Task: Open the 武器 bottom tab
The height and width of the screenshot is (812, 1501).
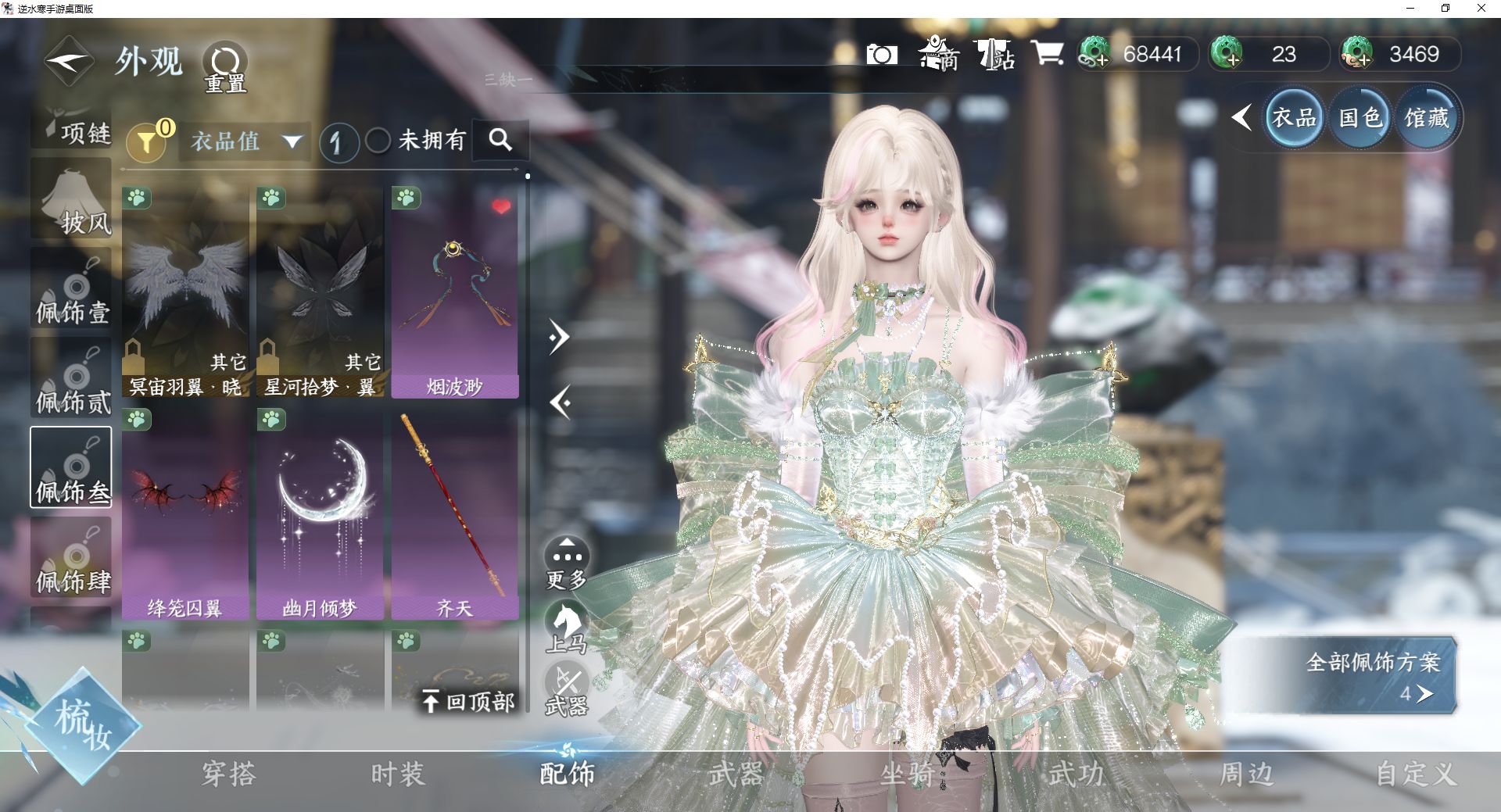Action: (736, 774)
